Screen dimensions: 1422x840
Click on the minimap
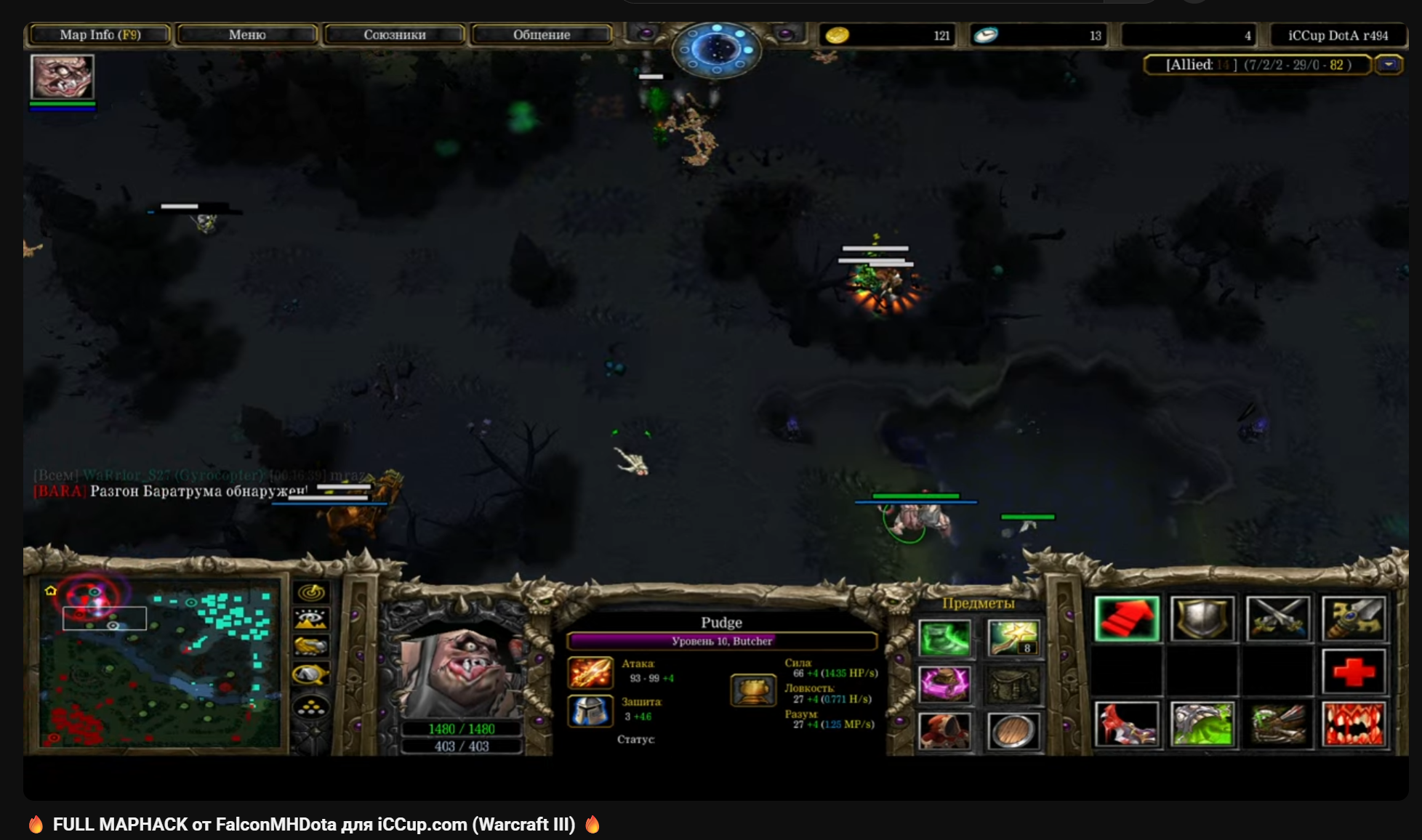(160, 661)
